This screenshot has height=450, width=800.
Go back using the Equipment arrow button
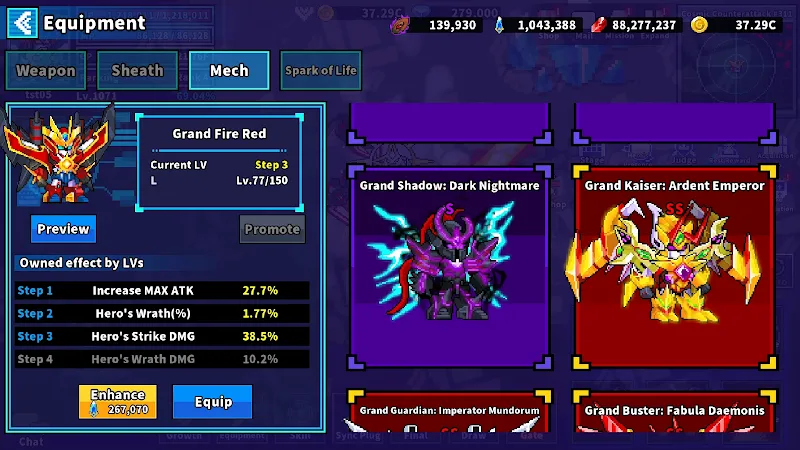click(x=26, y=22)
